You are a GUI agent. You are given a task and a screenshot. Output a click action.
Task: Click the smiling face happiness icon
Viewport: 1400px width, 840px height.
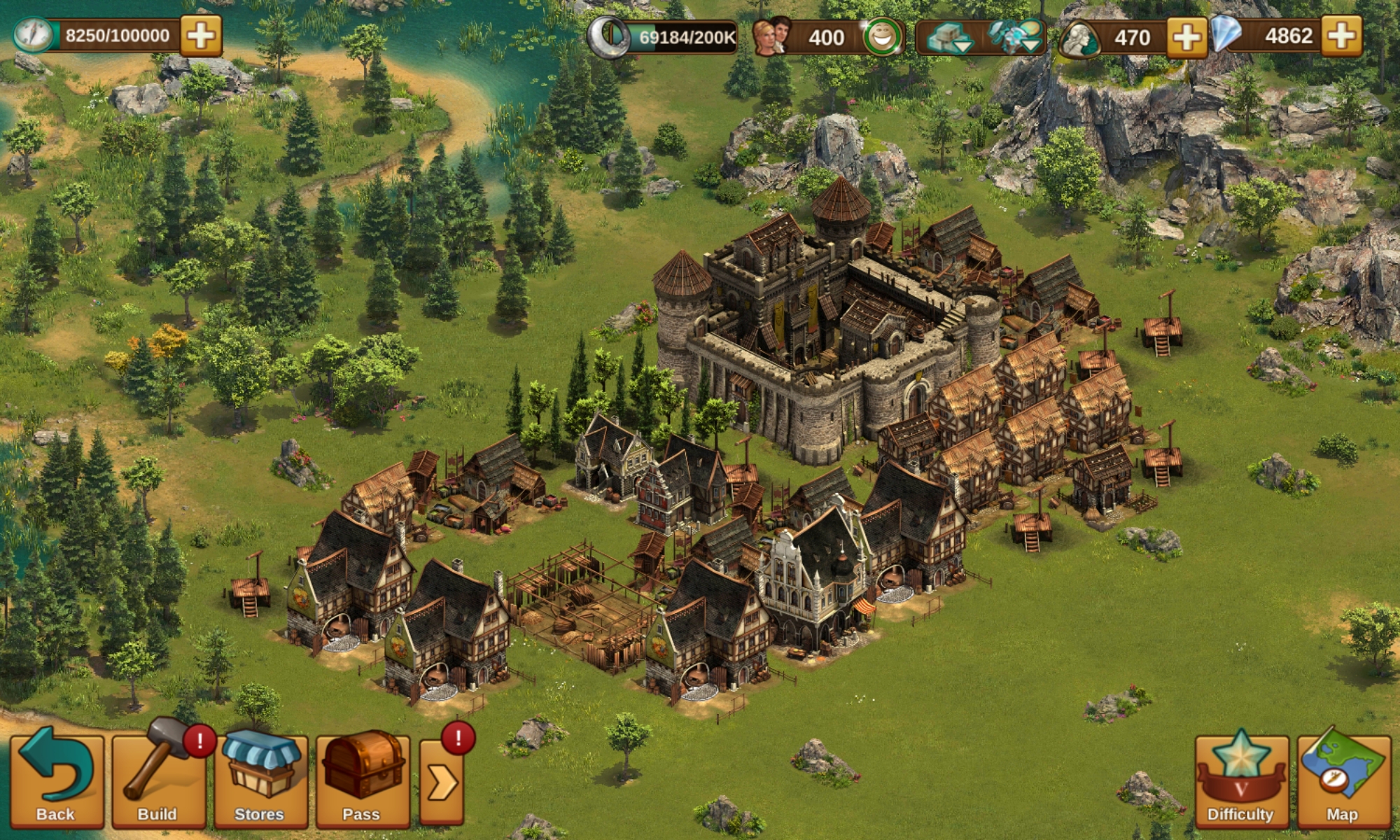(x=881, y=38)
